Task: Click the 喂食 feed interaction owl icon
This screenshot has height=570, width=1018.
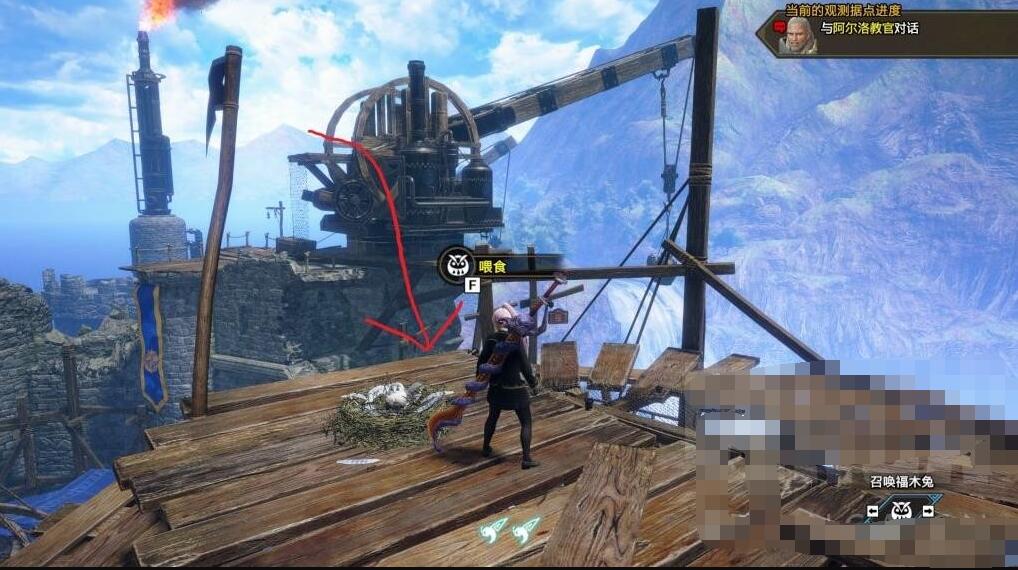Action: pyautogui.click(x=456, y=264)
